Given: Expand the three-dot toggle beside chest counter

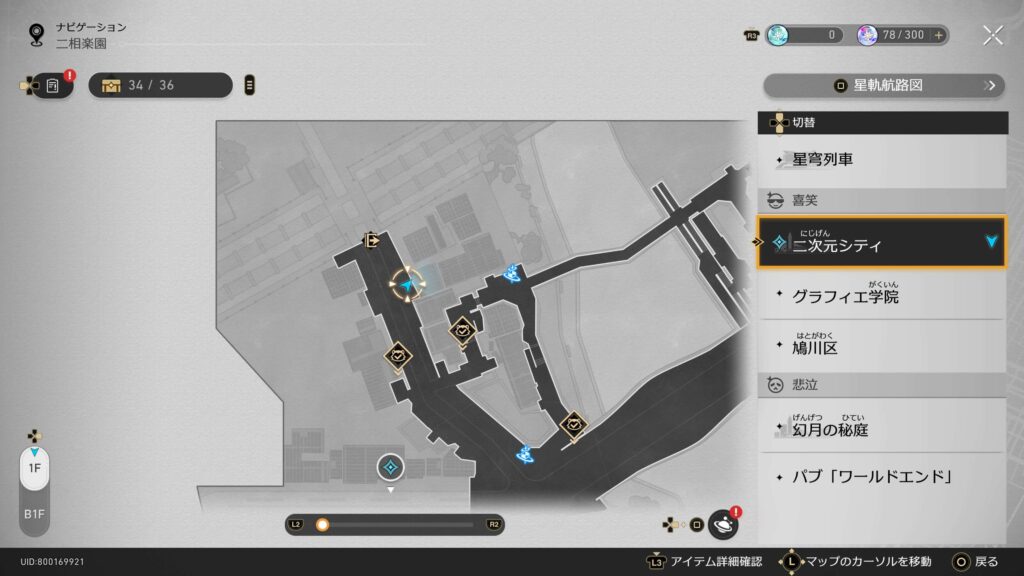Looking at the screenshot, I should (249, 85).
